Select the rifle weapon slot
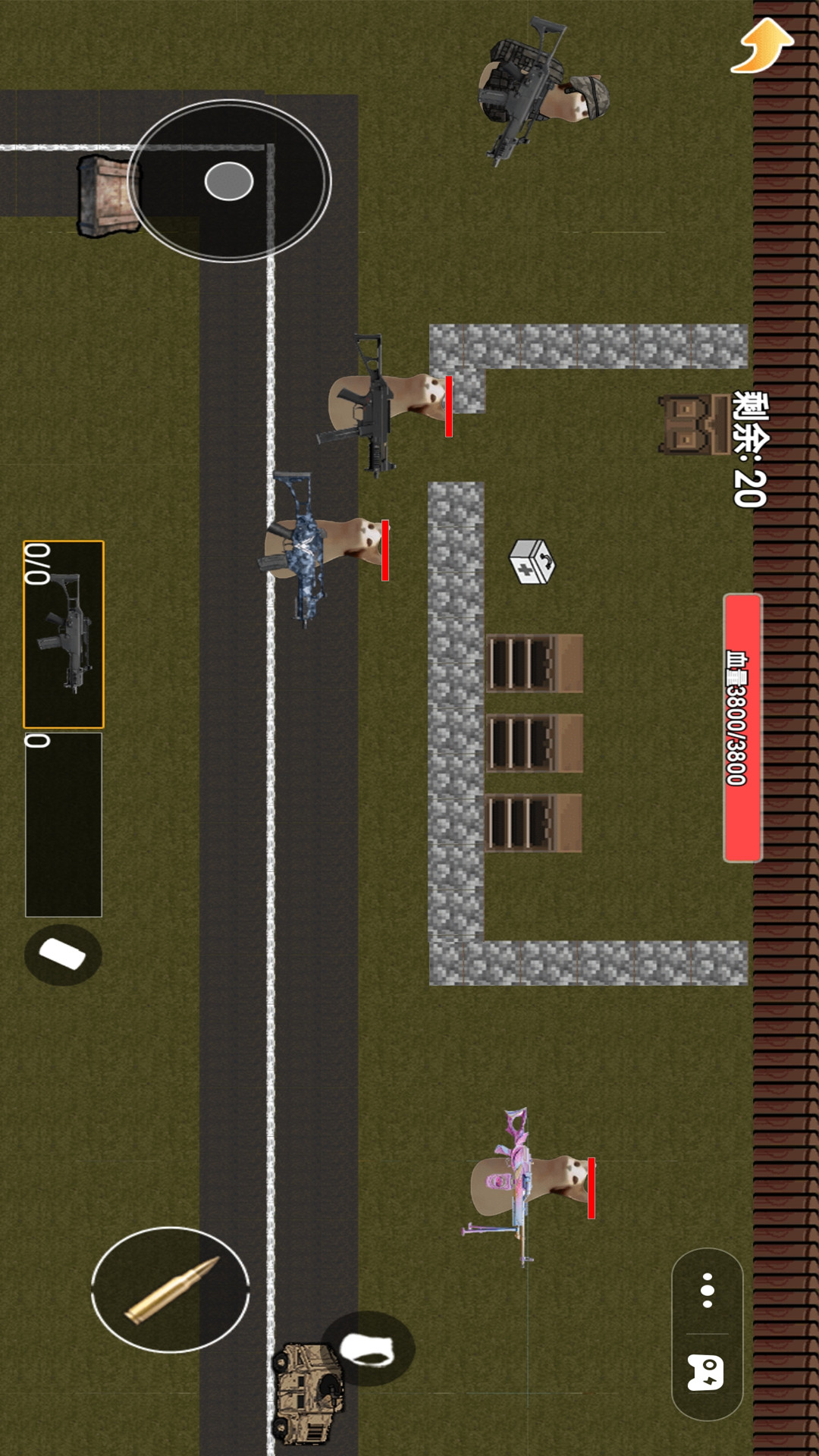 [64, 634]
